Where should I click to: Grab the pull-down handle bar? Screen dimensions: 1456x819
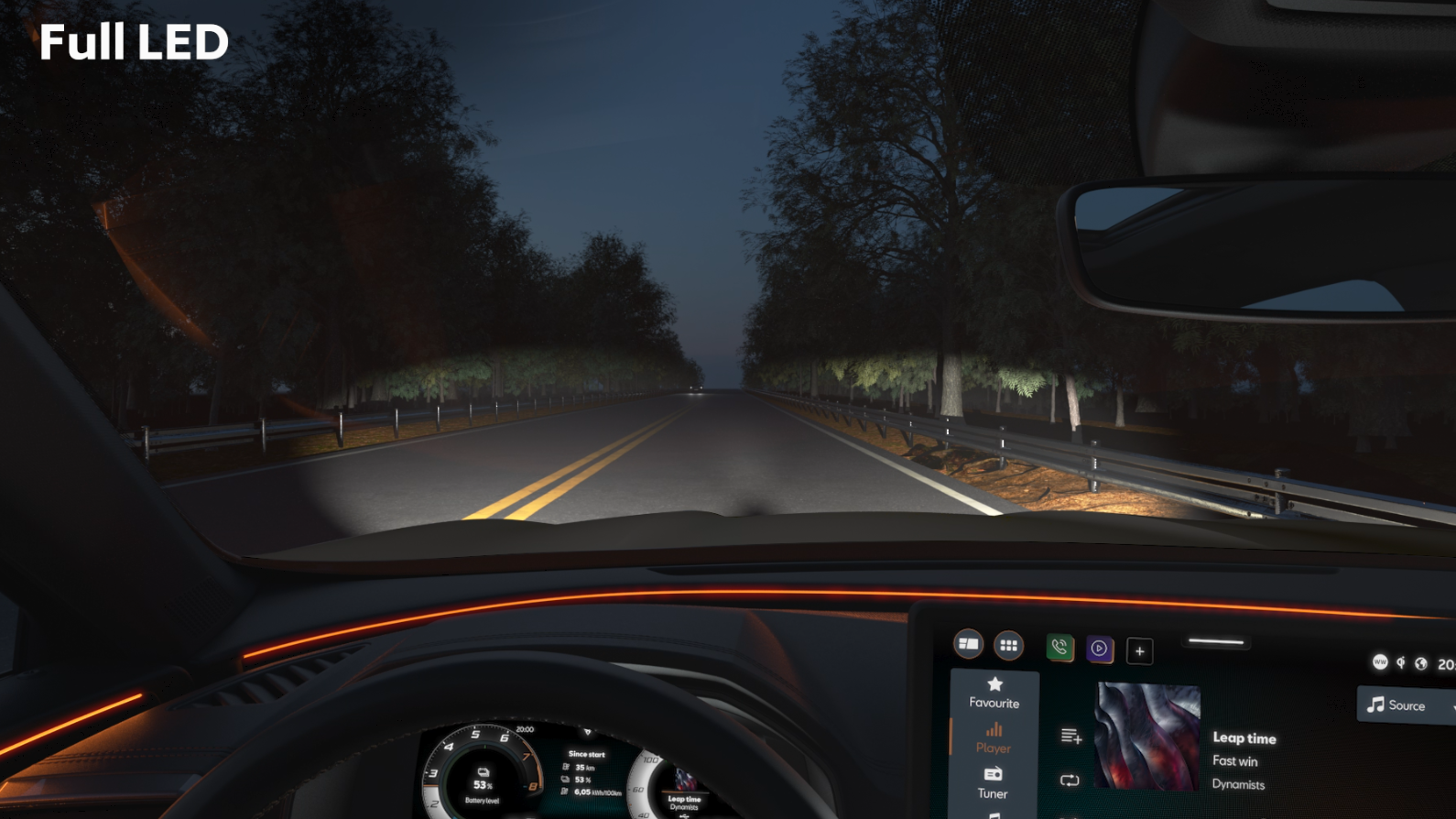pos(1216,642)
